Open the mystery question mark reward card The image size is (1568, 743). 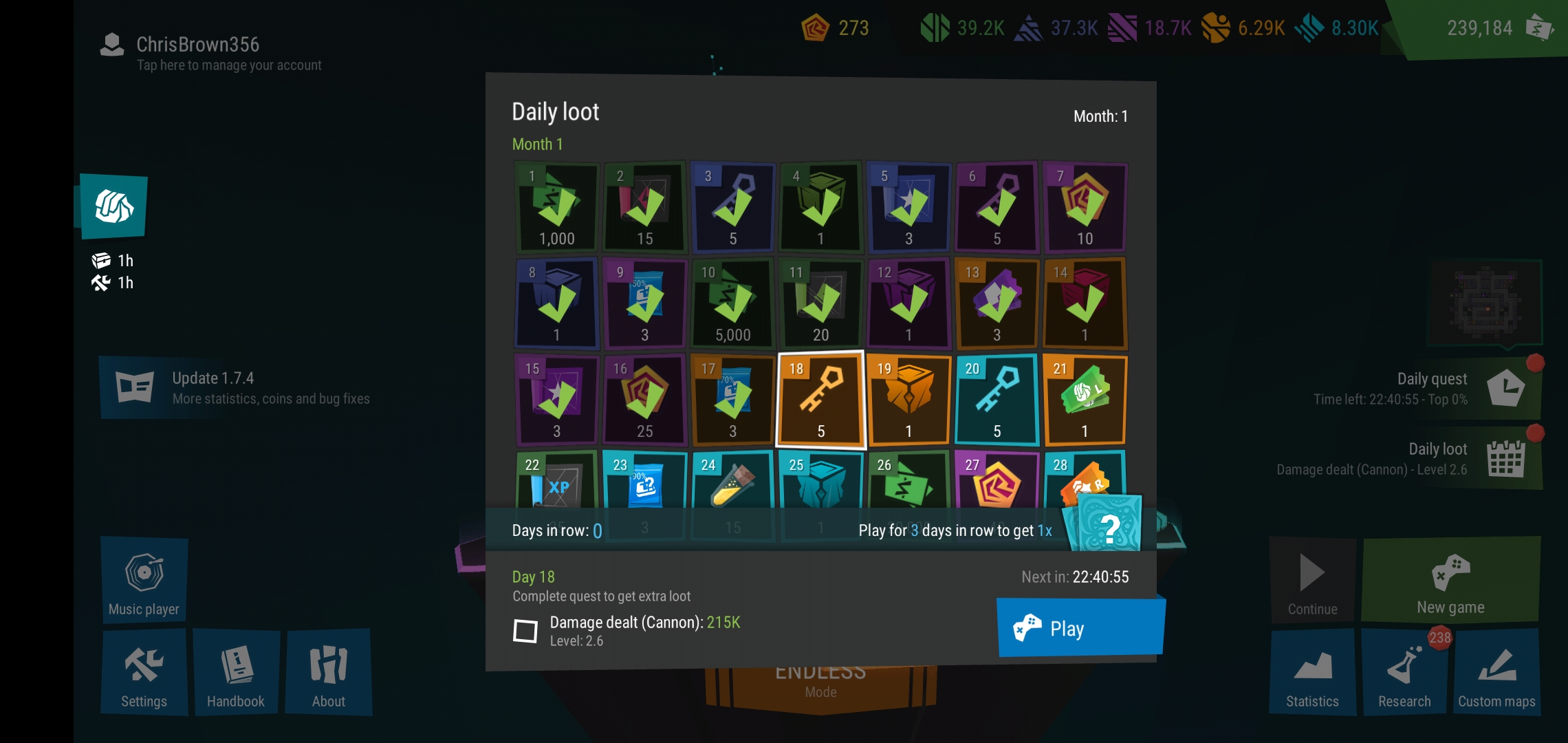point(1108,526)
